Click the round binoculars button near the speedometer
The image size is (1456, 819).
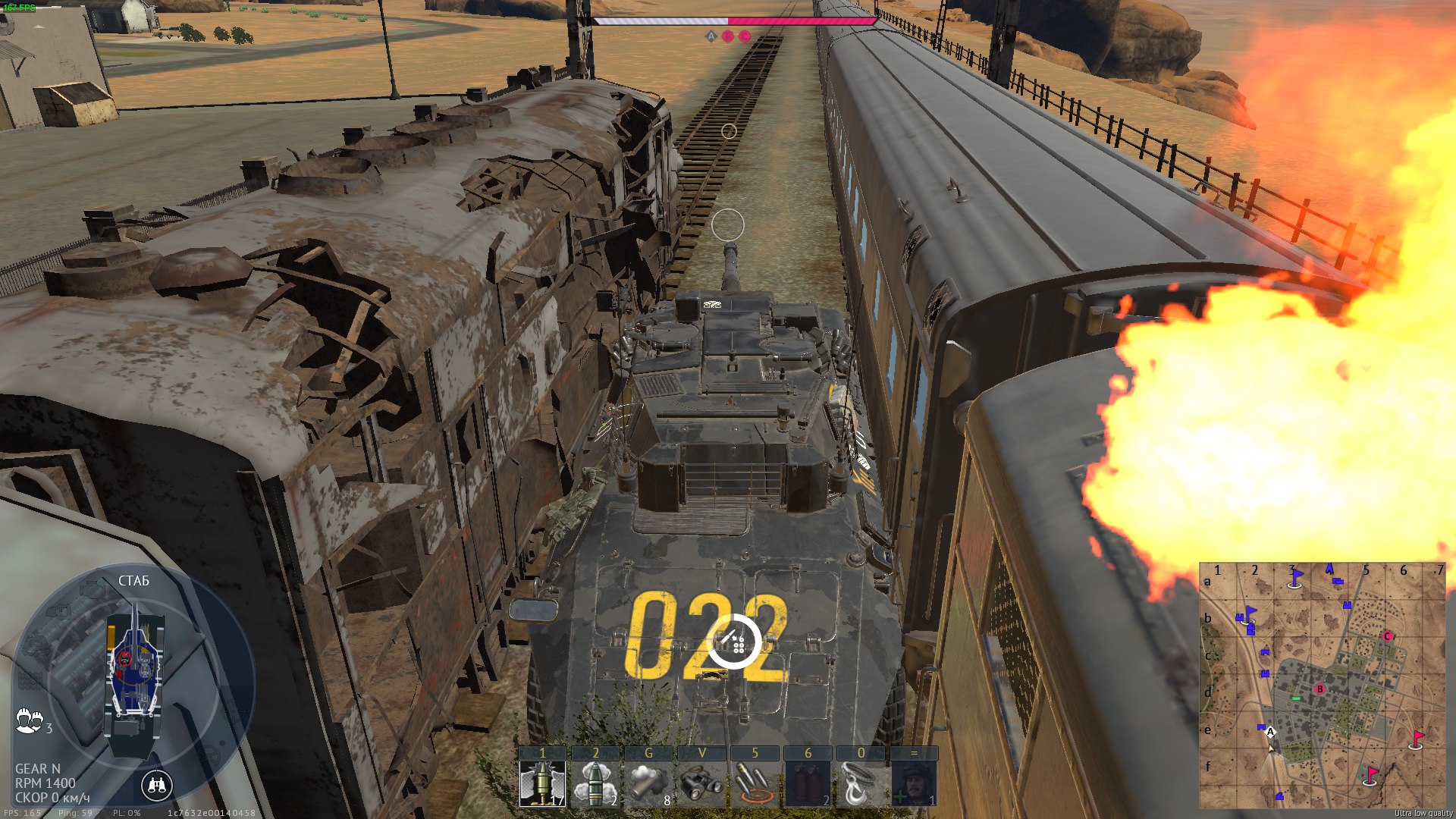[157, 786]
